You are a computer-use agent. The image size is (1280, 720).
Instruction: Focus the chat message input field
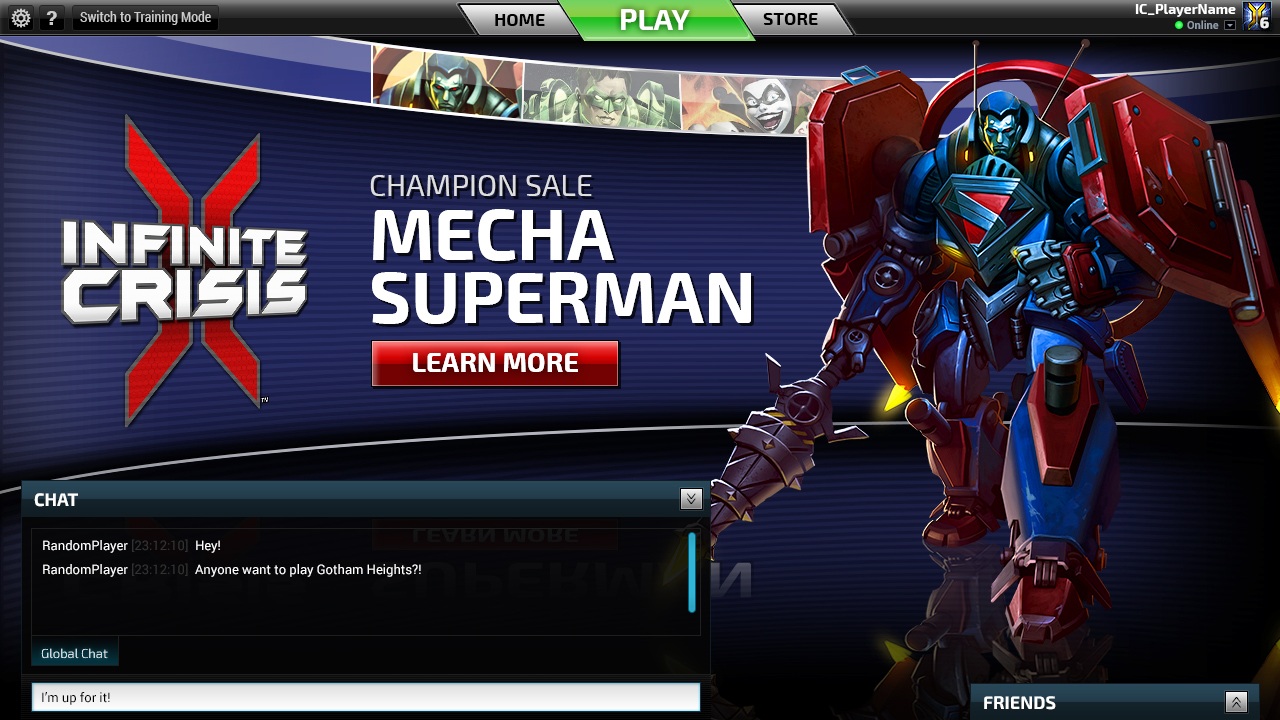click(366, 697)
